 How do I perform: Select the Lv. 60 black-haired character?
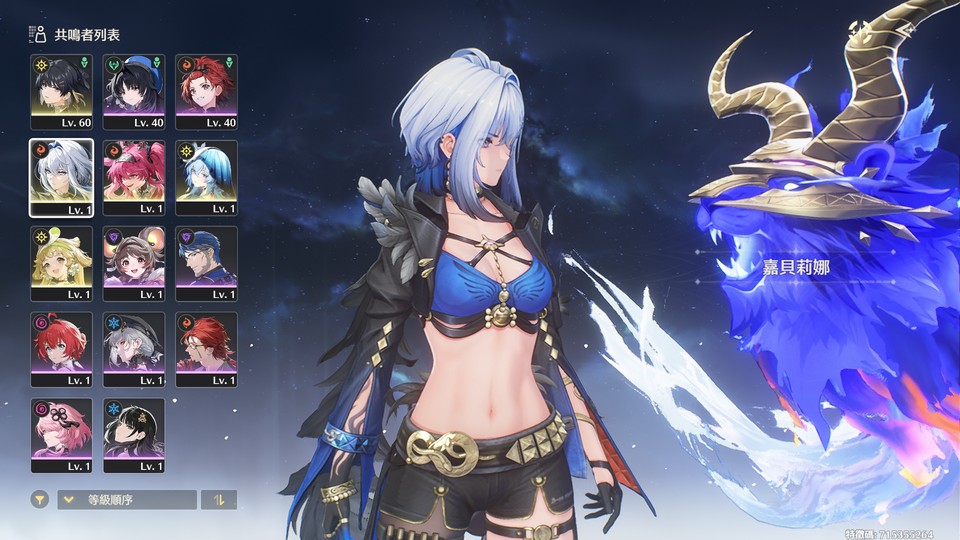(61, 92)
